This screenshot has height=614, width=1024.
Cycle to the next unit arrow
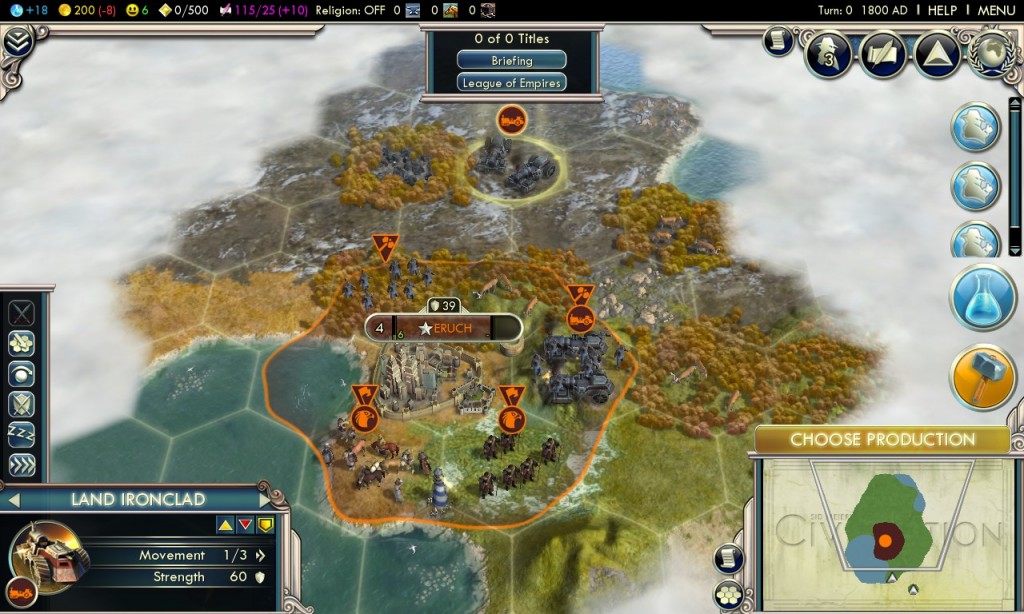tap(264, 498)
